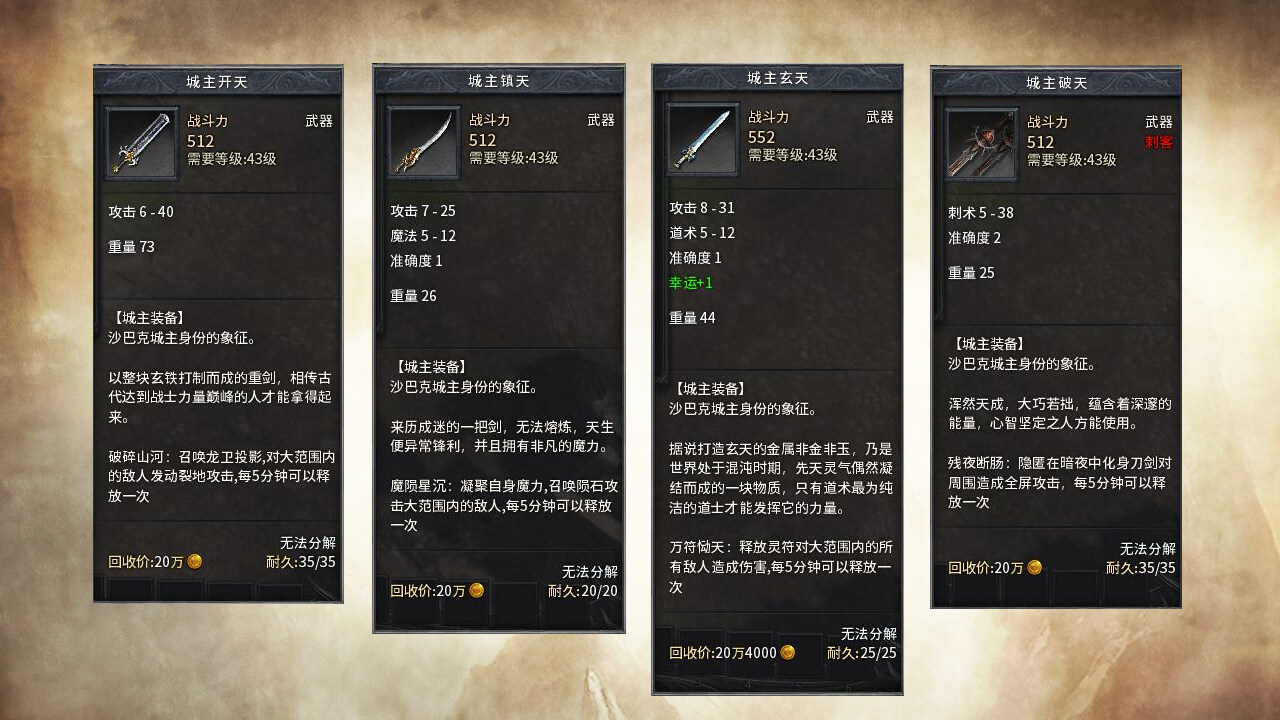Viewport: 1280px width, 720px height.
Task: Collapse the 城主破天 title bar
Action: [1053, 80]
